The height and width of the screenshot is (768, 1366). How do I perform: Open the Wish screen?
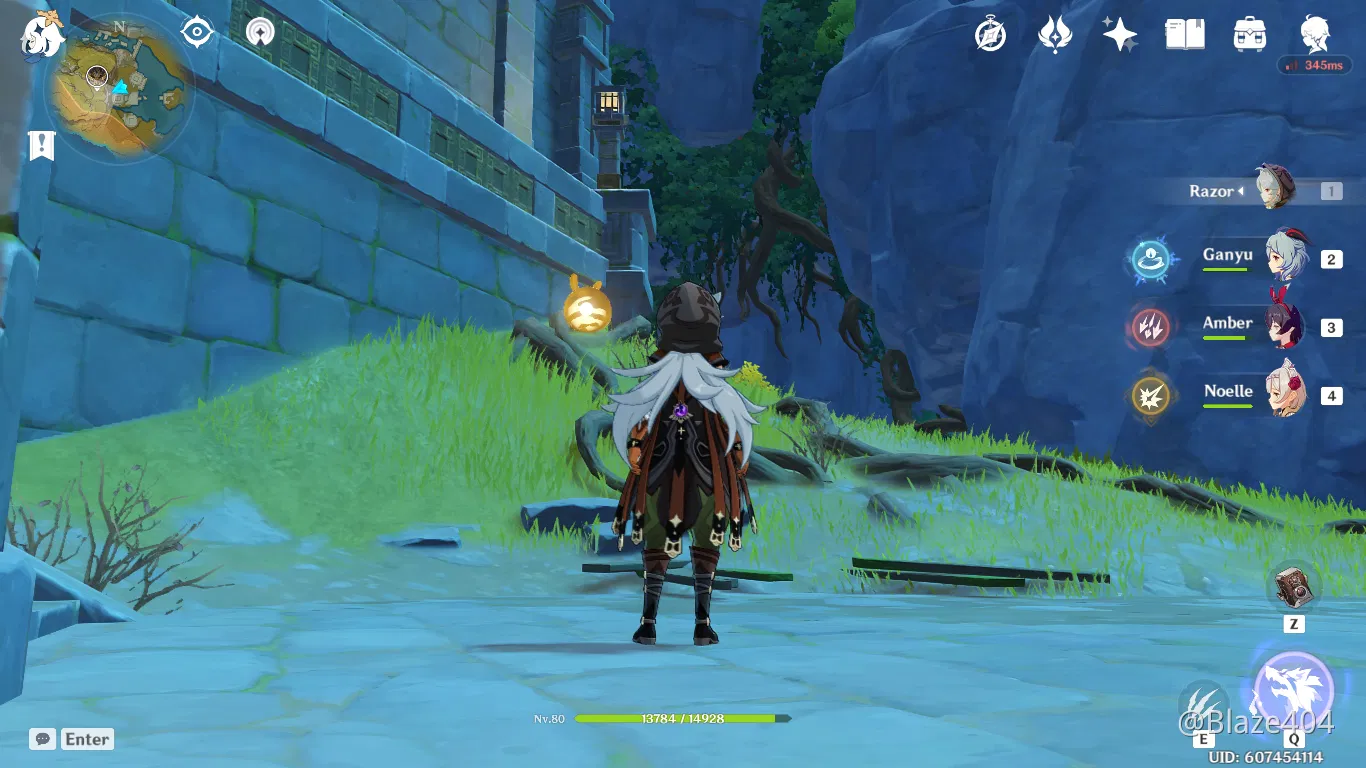pyautogui.click(x=1119, y=33)
